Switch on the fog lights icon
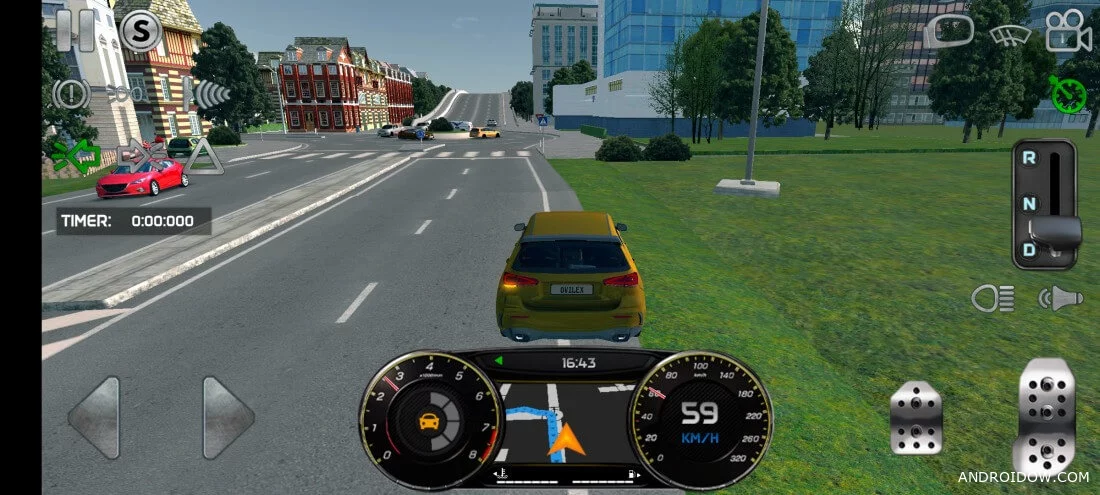This screenshot has height=495, width=1100. click(129, 94)
